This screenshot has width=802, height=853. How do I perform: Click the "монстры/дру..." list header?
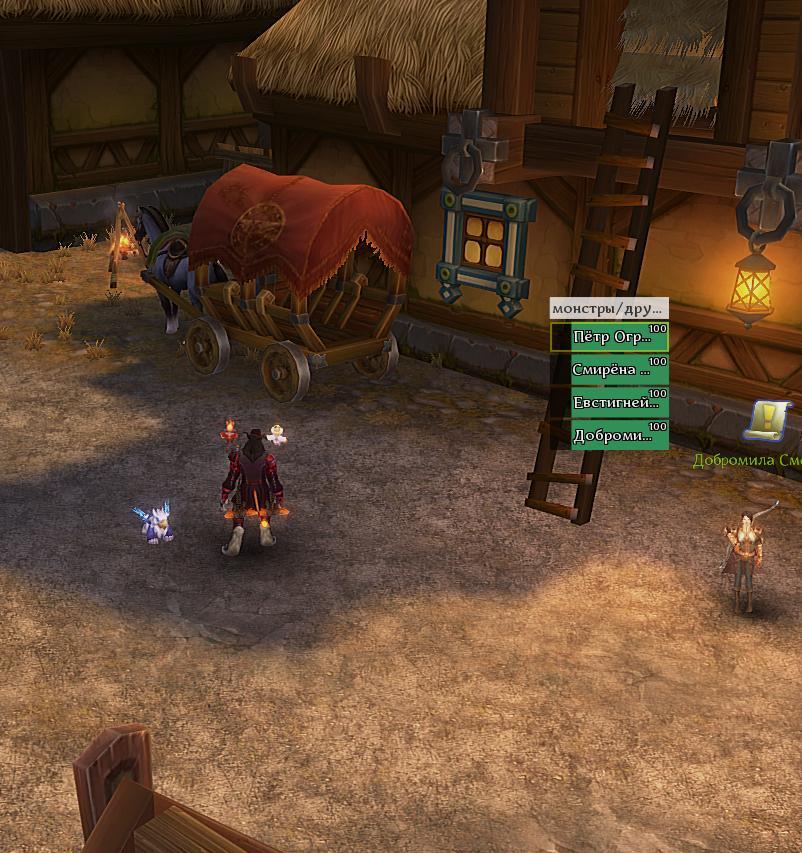(x=608, y=308)
